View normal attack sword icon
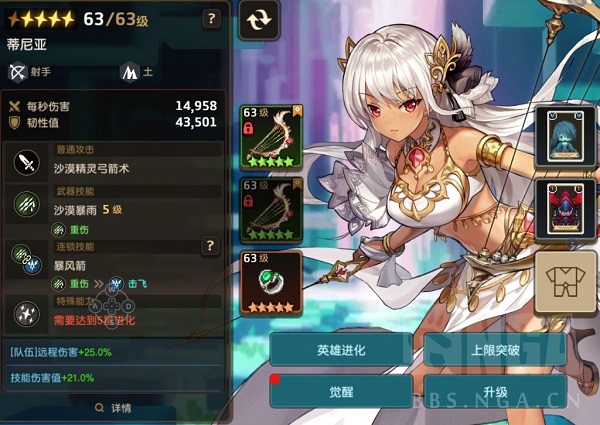 (x=25, y=162)
